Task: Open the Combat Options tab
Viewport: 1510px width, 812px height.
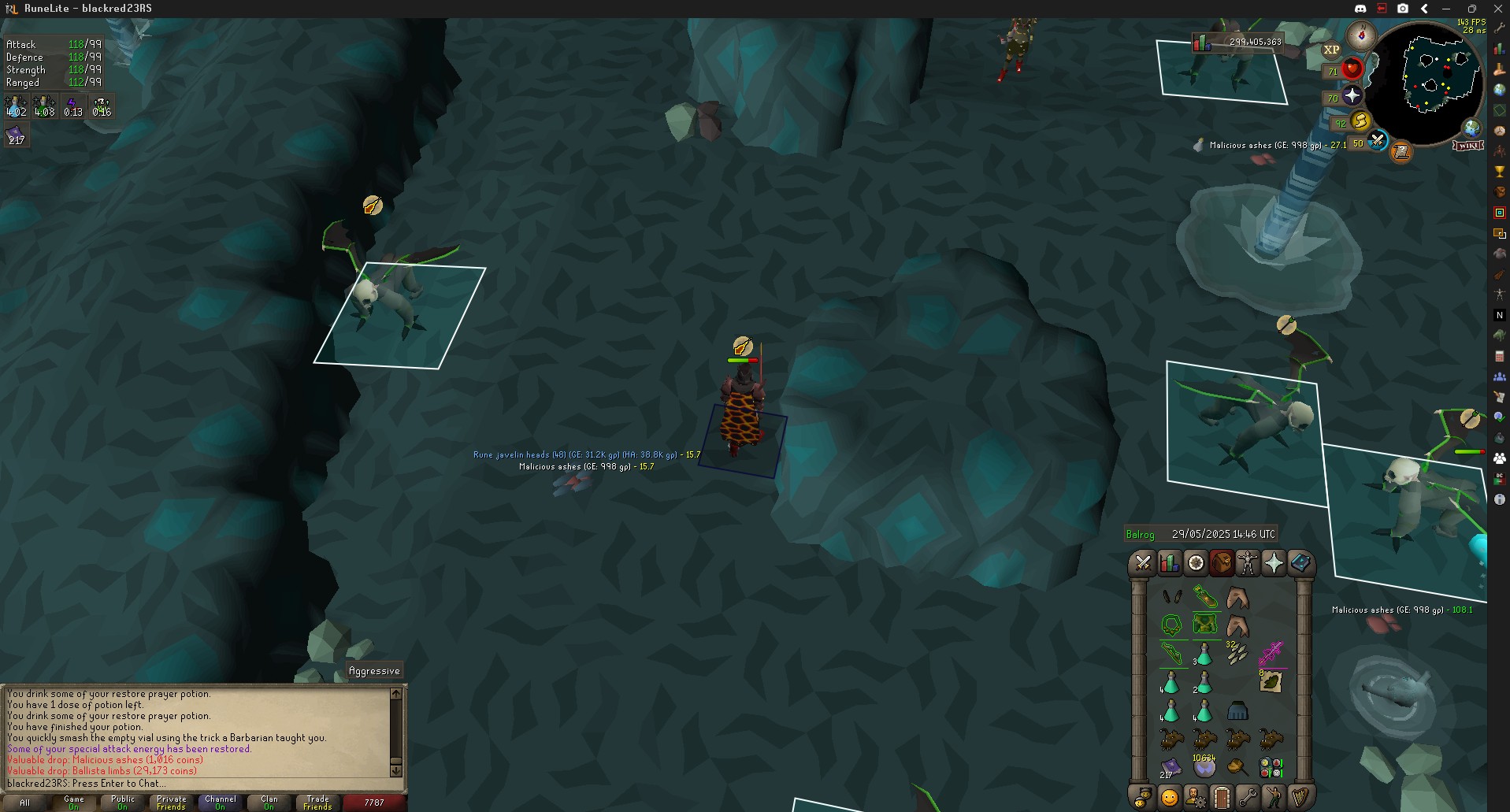Action: click(x=1143, y=564)
